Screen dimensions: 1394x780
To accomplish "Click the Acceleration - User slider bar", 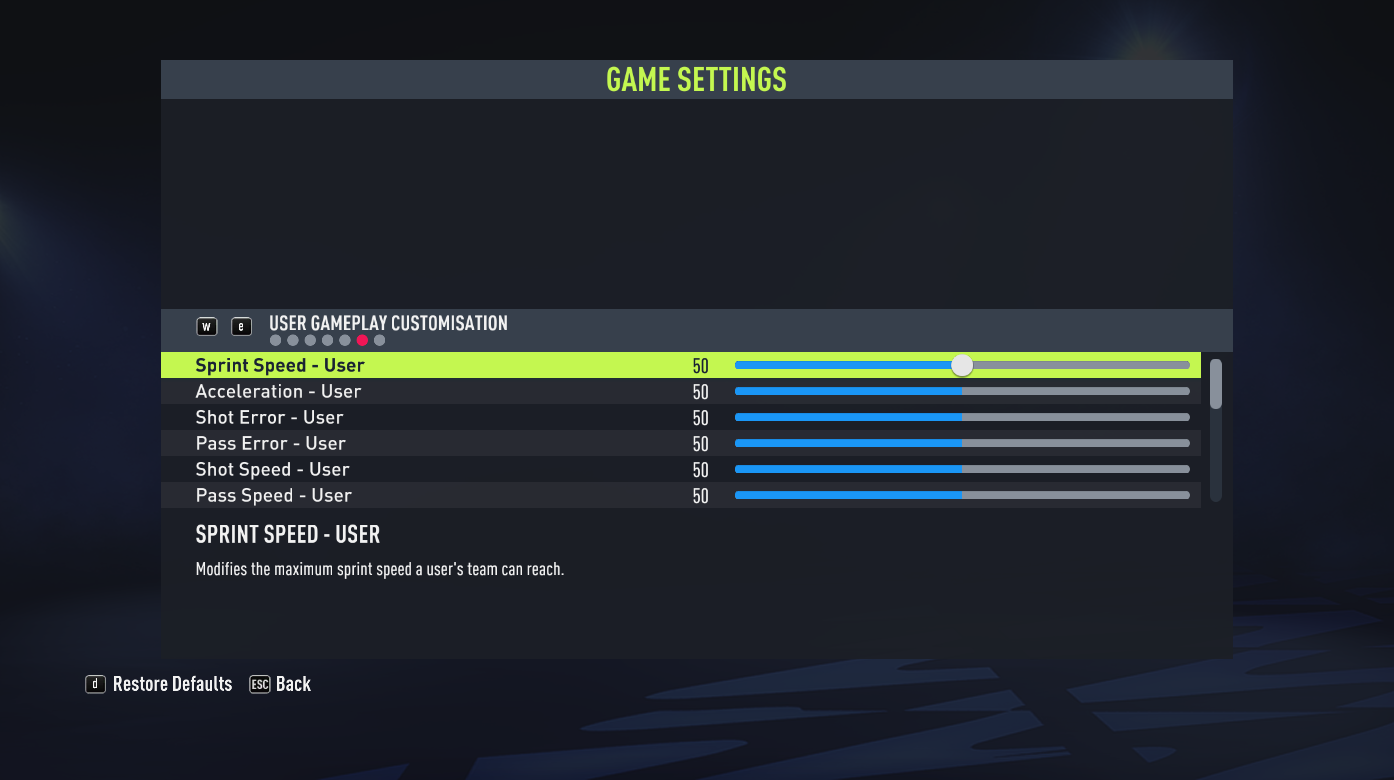I will (x=962, y=391).
